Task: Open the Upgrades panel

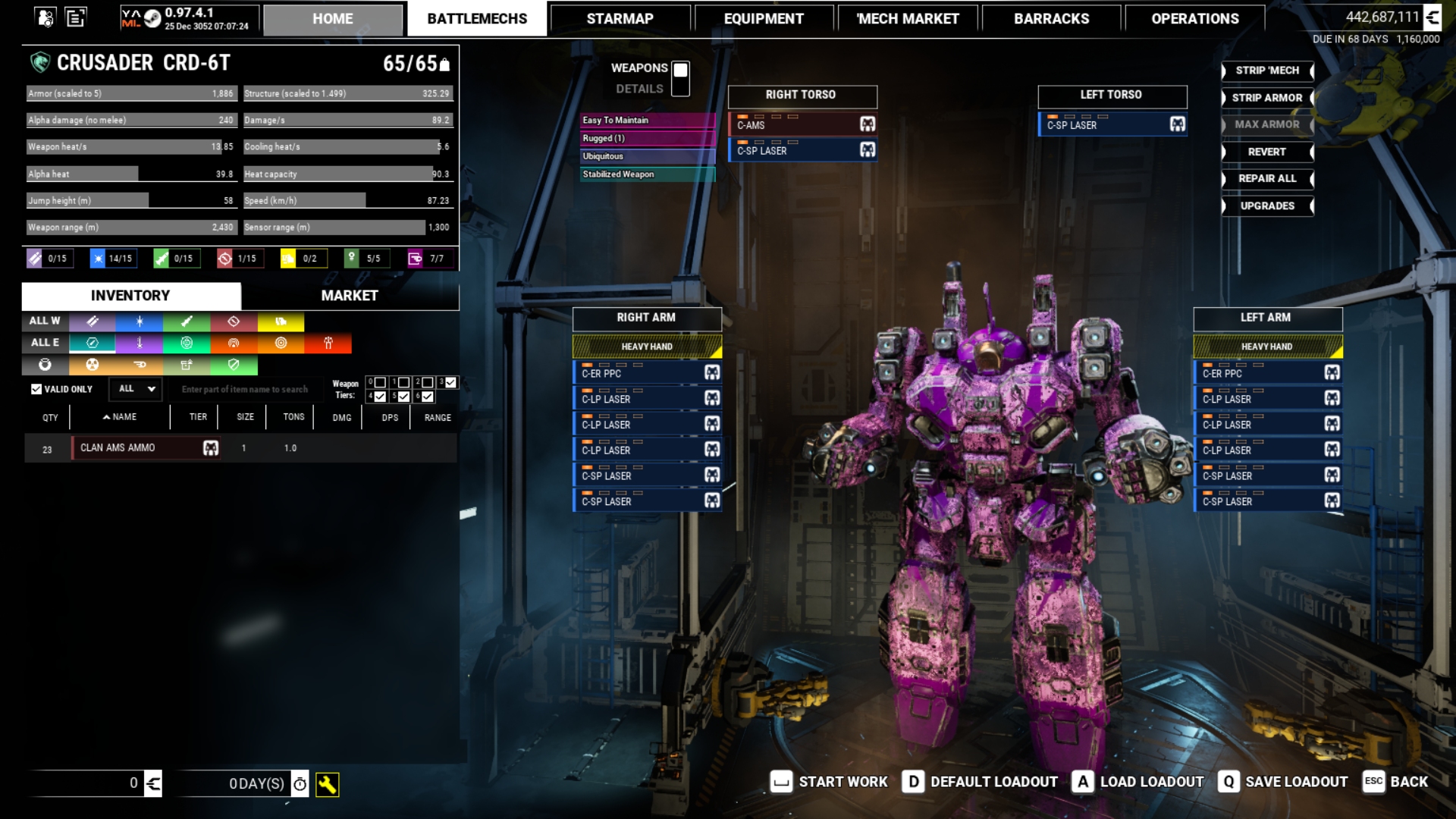Action: pos(1266,206)
